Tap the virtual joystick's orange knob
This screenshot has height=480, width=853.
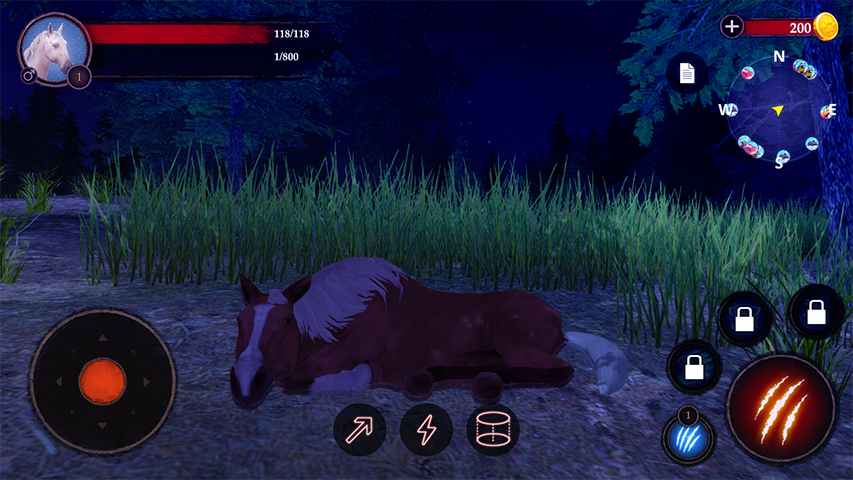pyautogui.click(x=102, y=381)
